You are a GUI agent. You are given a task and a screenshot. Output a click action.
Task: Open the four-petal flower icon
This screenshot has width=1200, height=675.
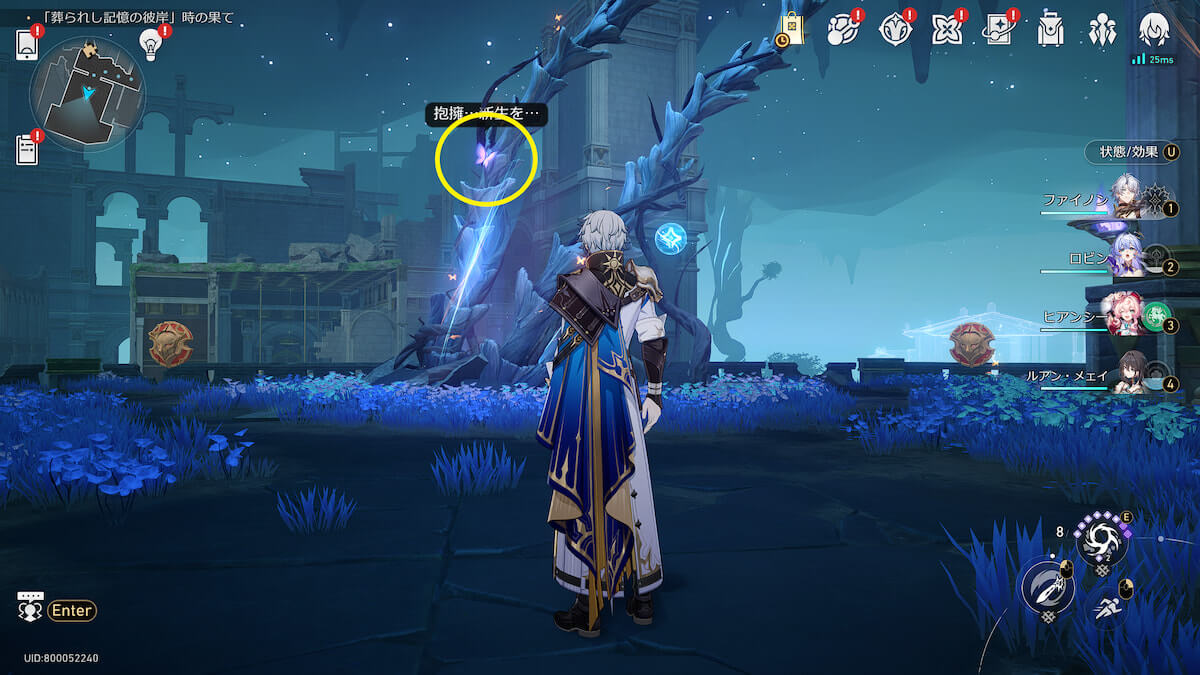946,30
